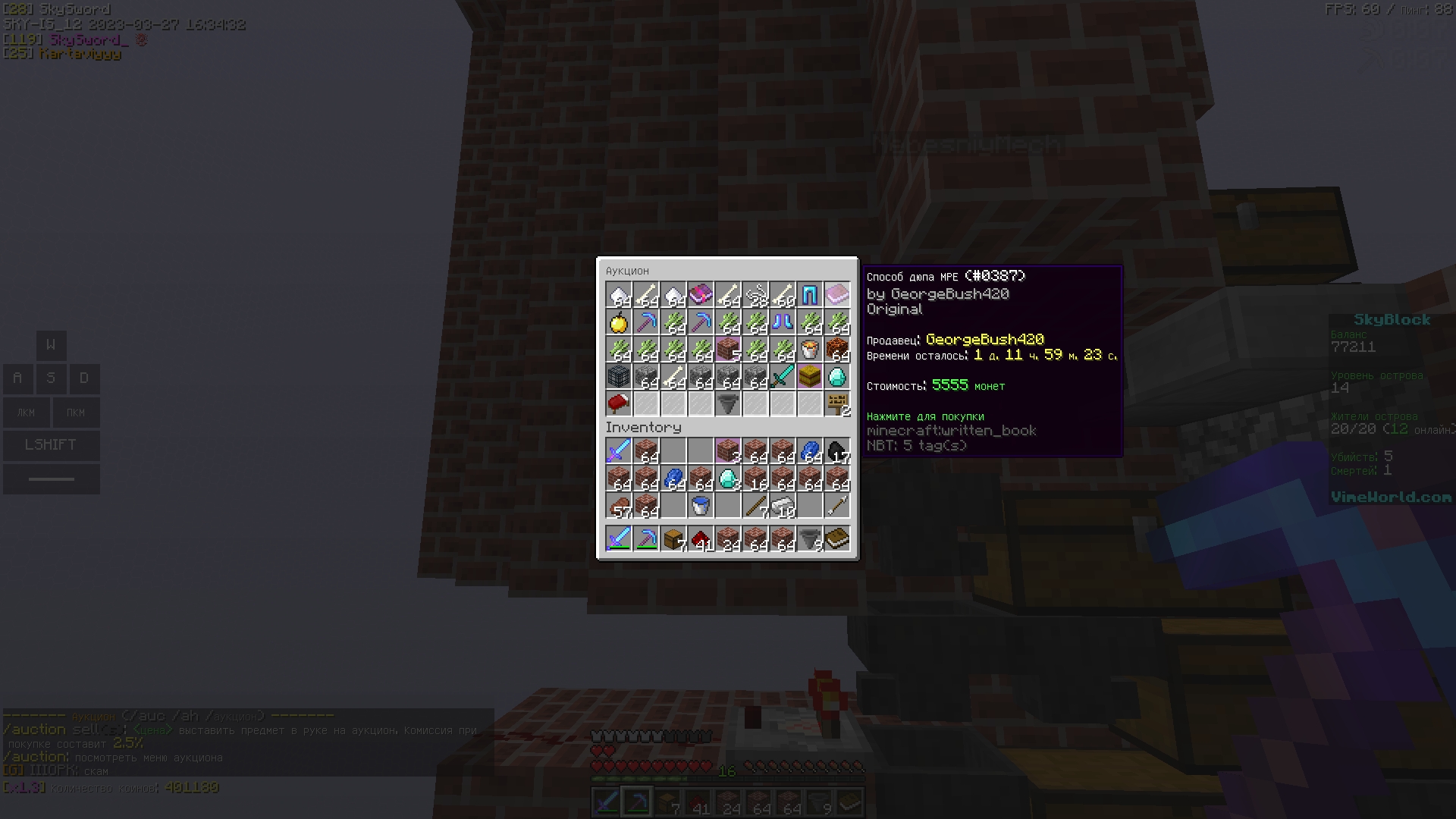Select the diamond in your inventory
Screen dimensions: 1456x819
pyautogui.click(x=728, y=479)
